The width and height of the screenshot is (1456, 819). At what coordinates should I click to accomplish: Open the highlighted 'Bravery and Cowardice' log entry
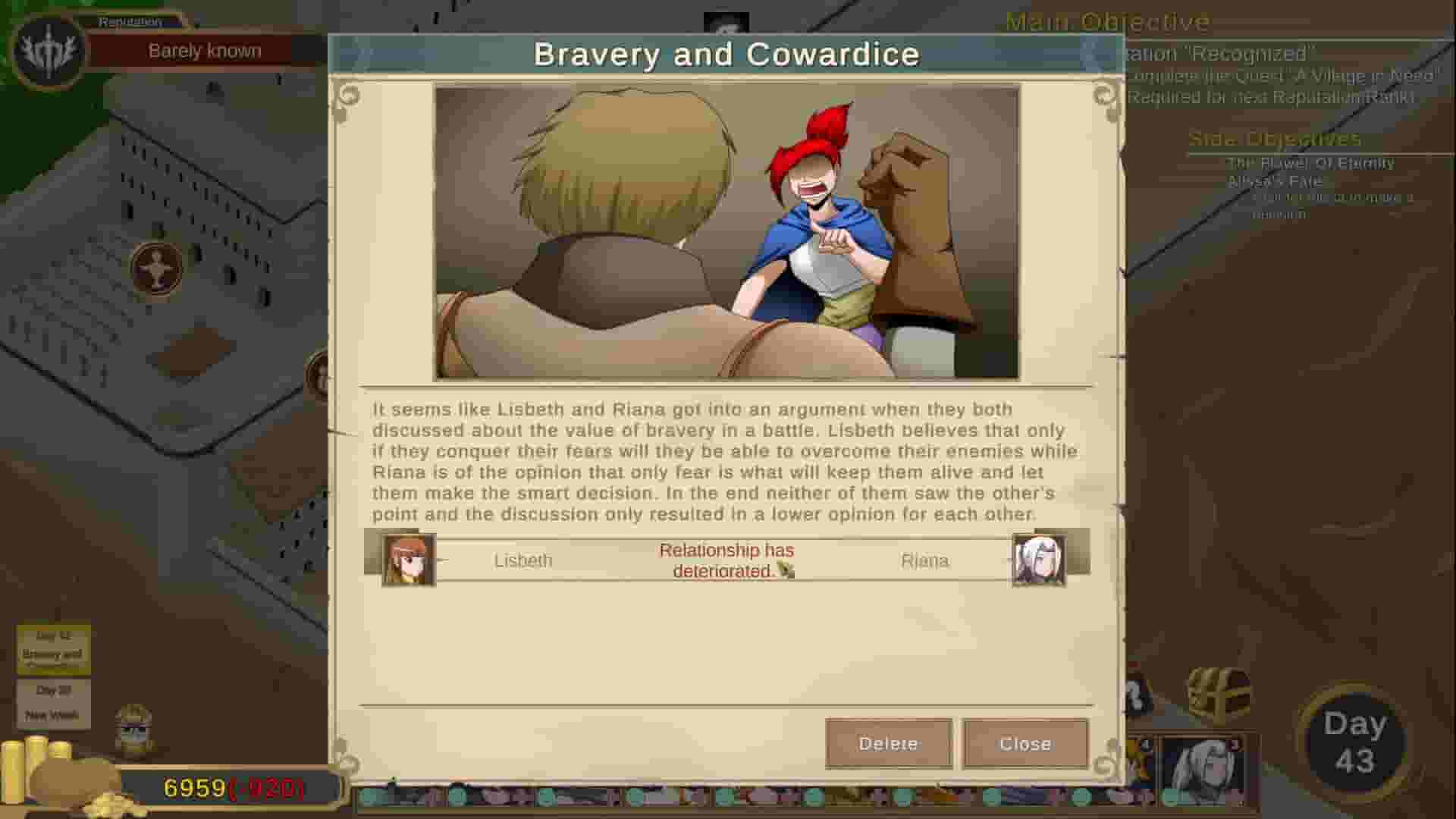point(53,651)
